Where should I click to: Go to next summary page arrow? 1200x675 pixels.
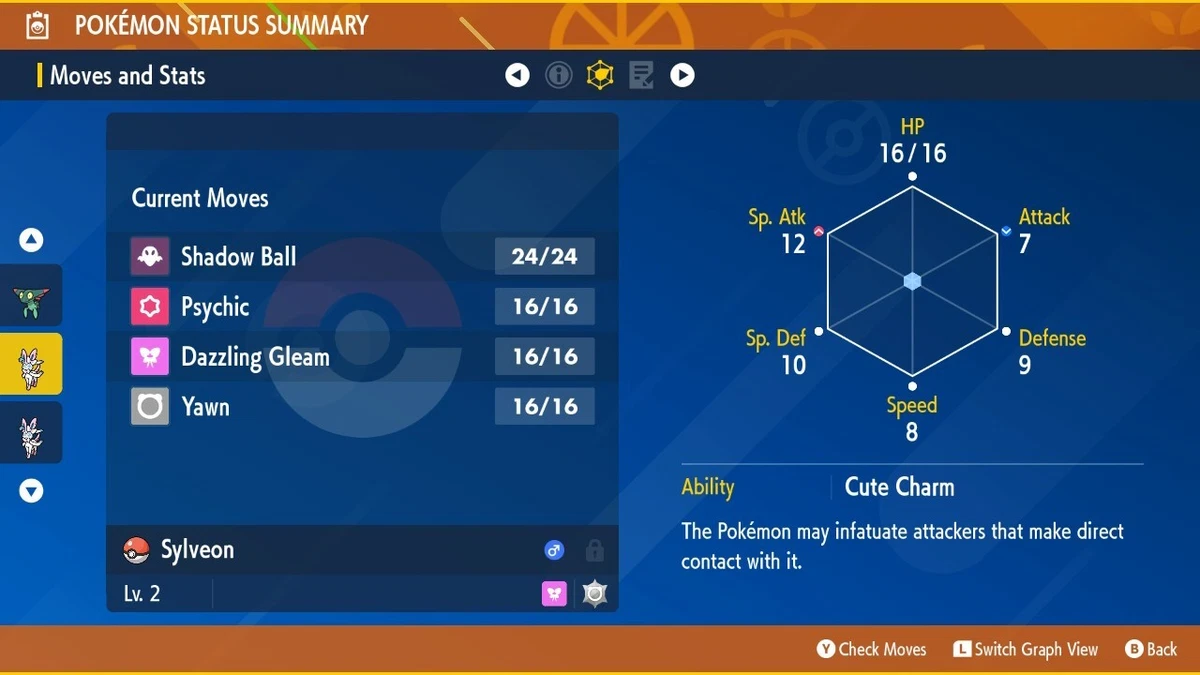(x=682, y=75)
